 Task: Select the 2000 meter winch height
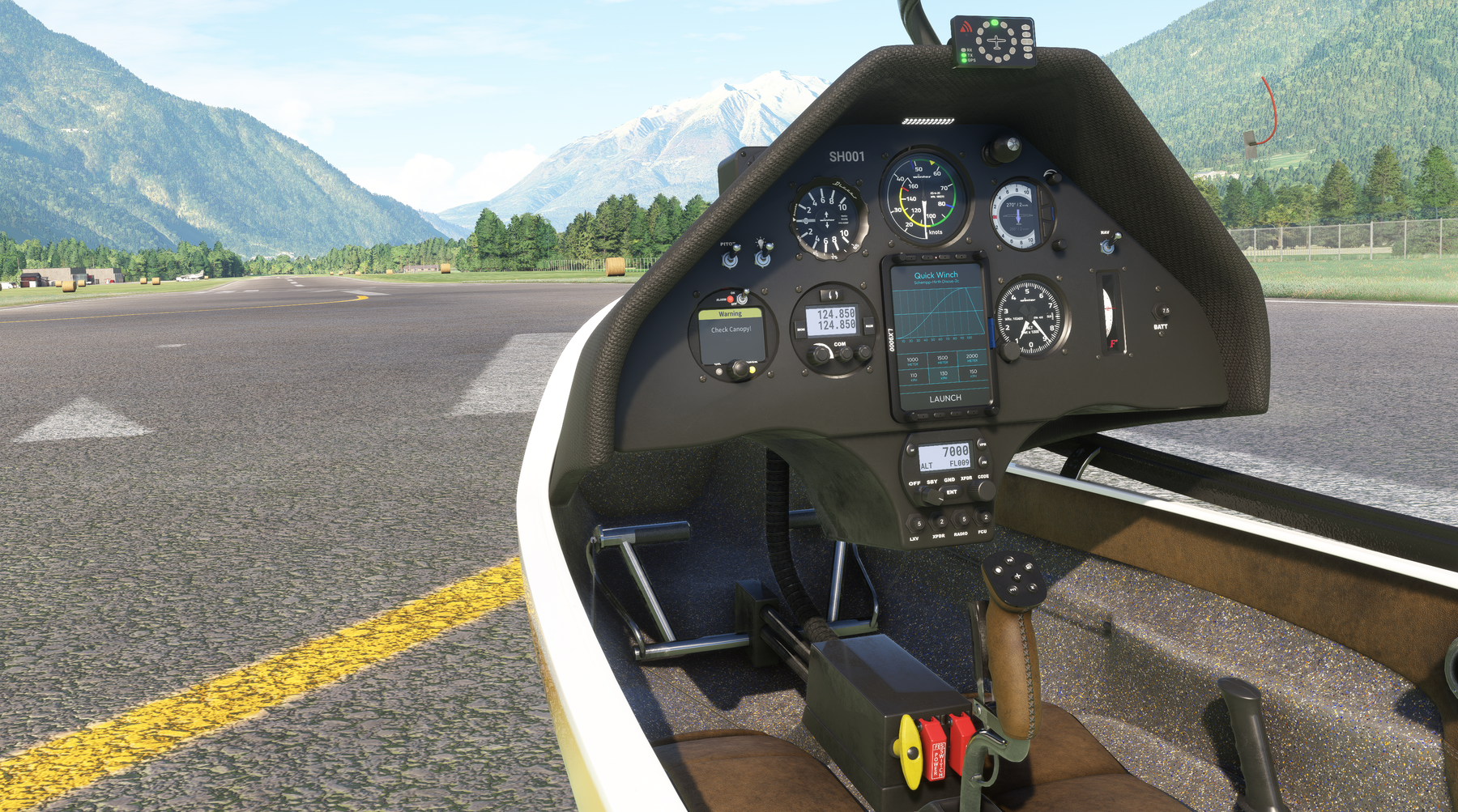pos(972,357)
